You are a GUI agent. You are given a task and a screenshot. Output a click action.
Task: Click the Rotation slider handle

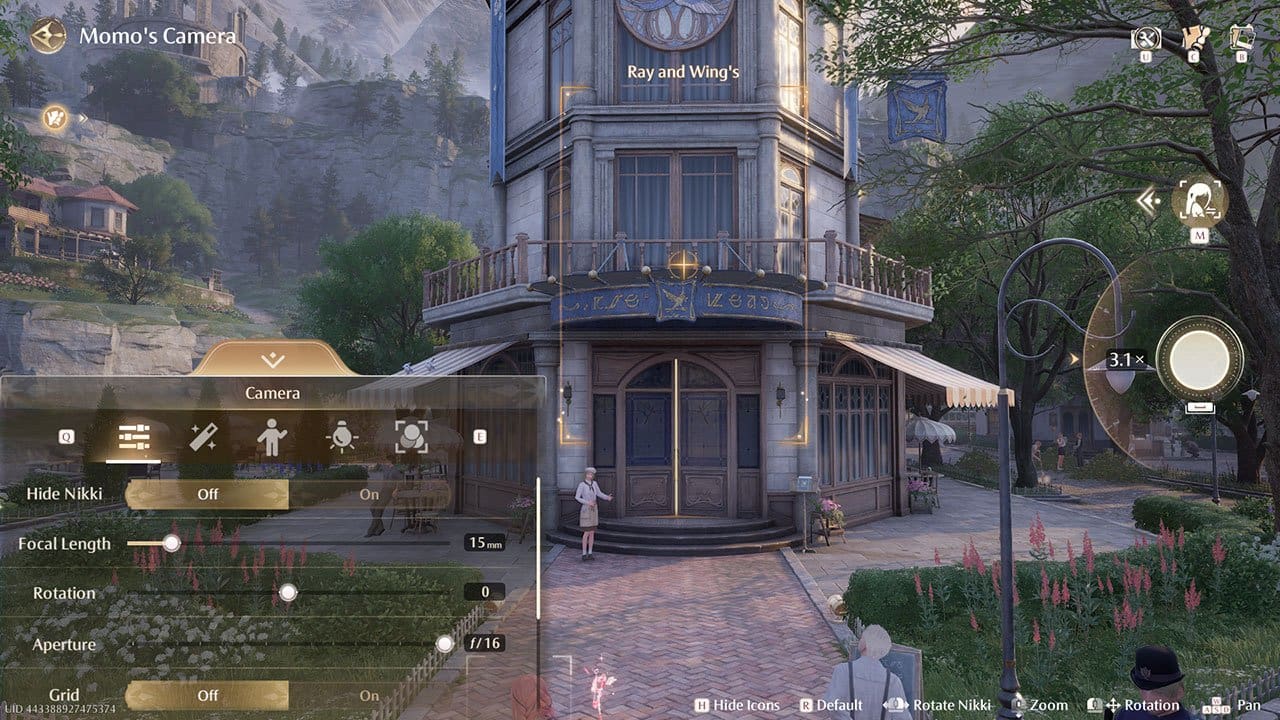[288, 593]
